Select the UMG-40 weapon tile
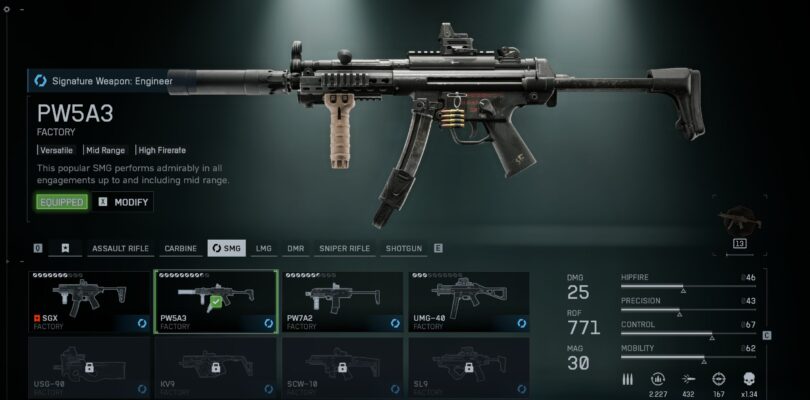 [468, 301]
